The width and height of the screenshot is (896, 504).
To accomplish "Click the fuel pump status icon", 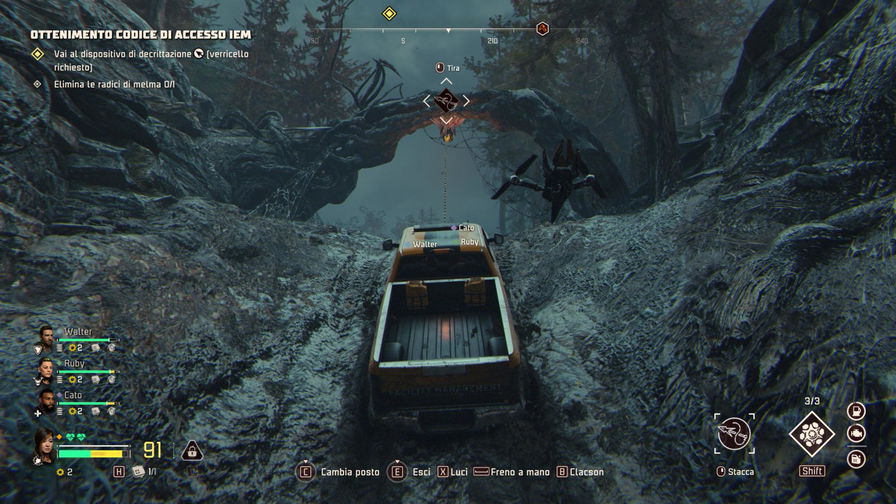I will click(856, 411).
